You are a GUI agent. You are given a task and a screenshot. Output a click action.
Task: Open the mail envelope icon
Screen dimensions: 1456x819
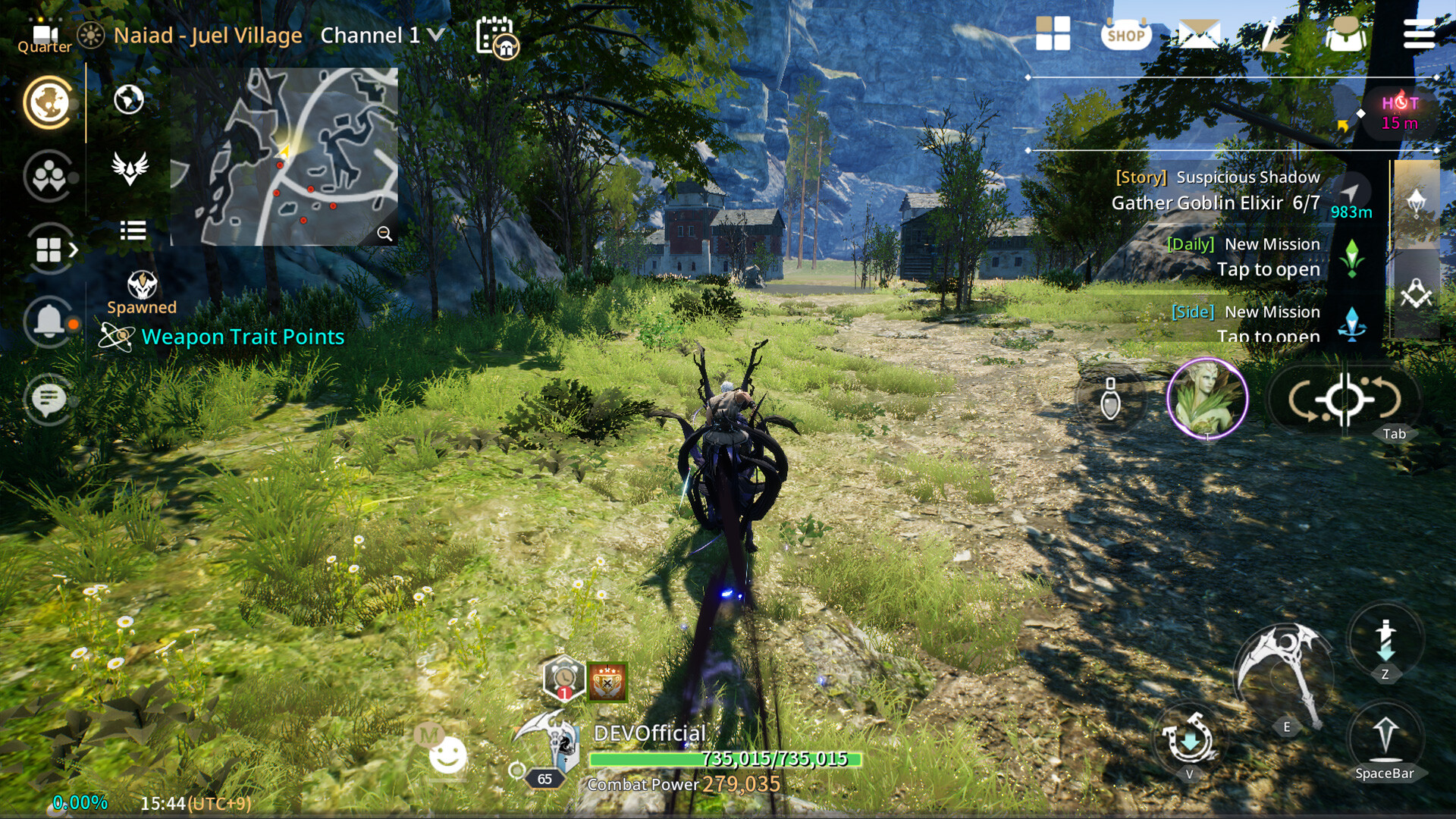pyautogui.click(x=1198, y=34)
